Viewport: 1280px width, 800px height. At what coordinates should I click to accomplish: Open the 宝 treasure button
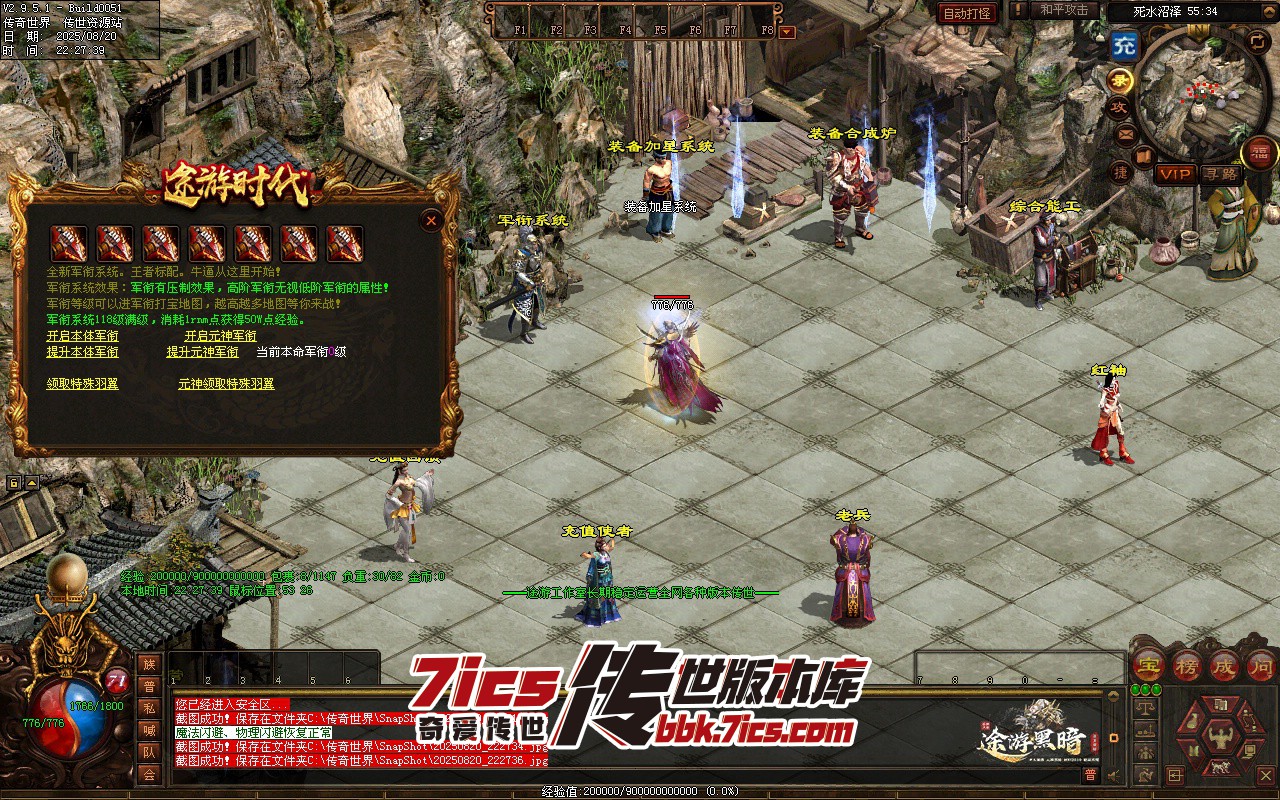coord(1148,665)
